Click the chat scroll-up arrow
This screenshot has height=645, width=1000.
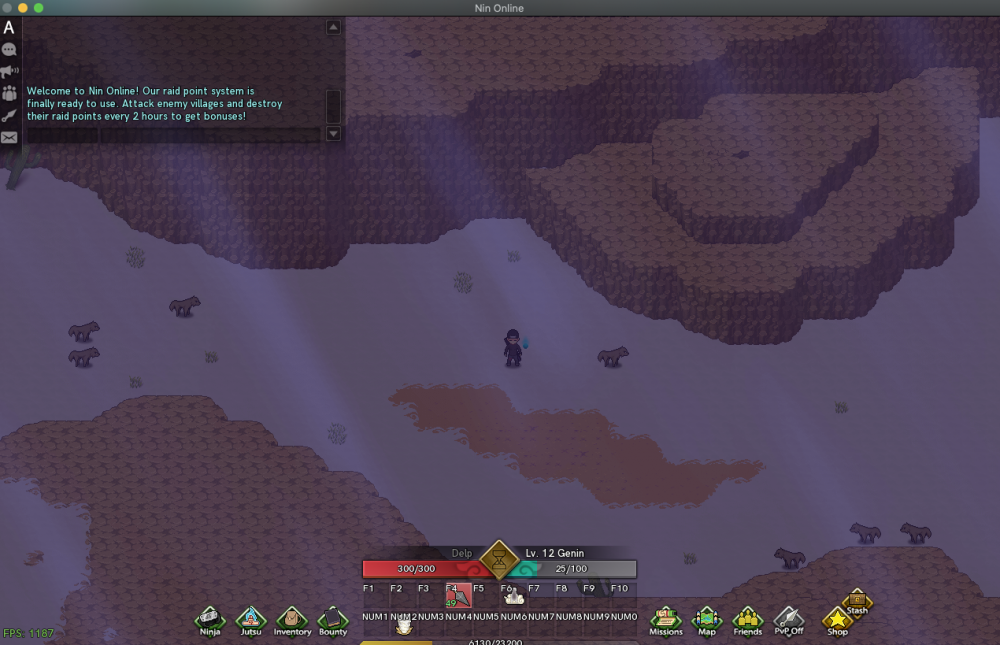[334, 27]
